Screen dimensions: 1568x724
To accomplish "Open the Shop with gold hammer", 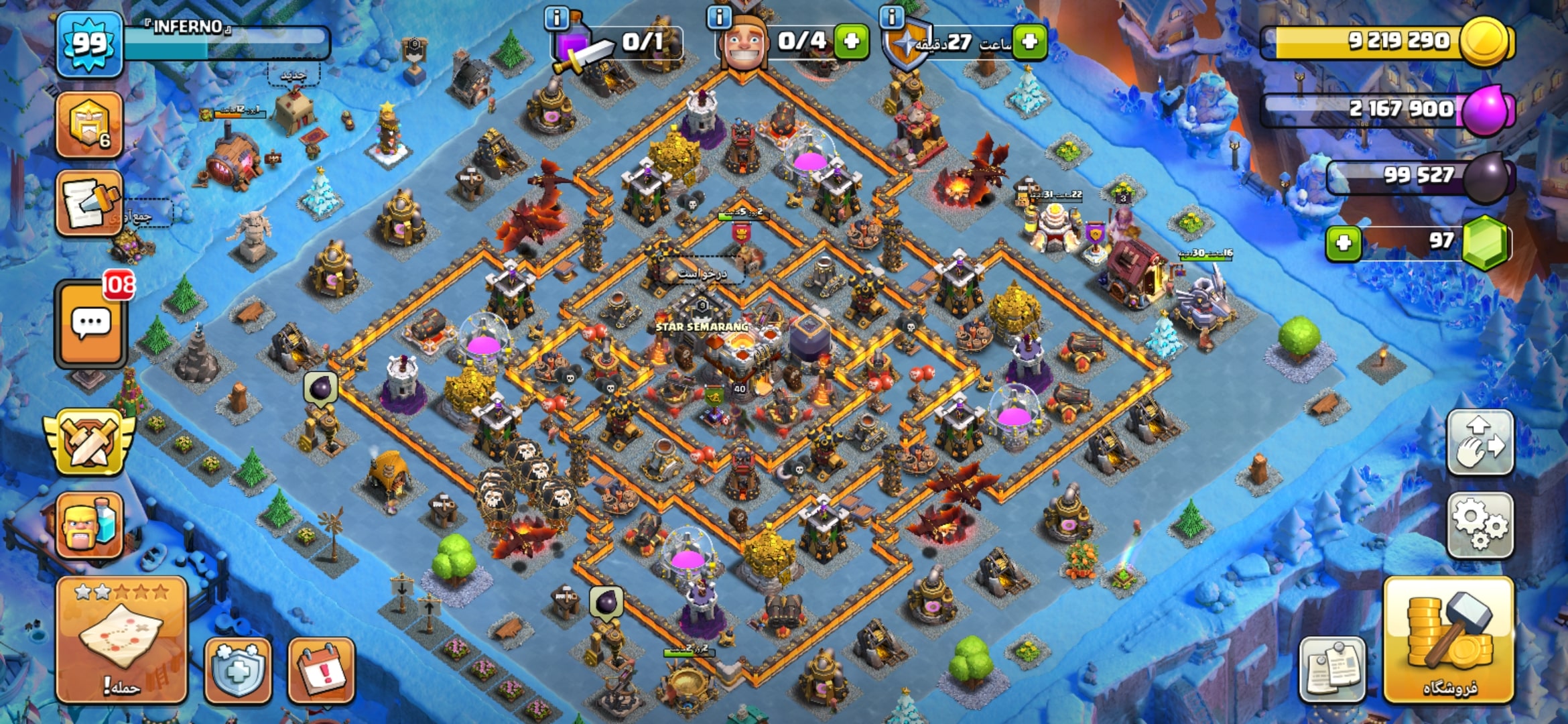I will (1449, 640).
